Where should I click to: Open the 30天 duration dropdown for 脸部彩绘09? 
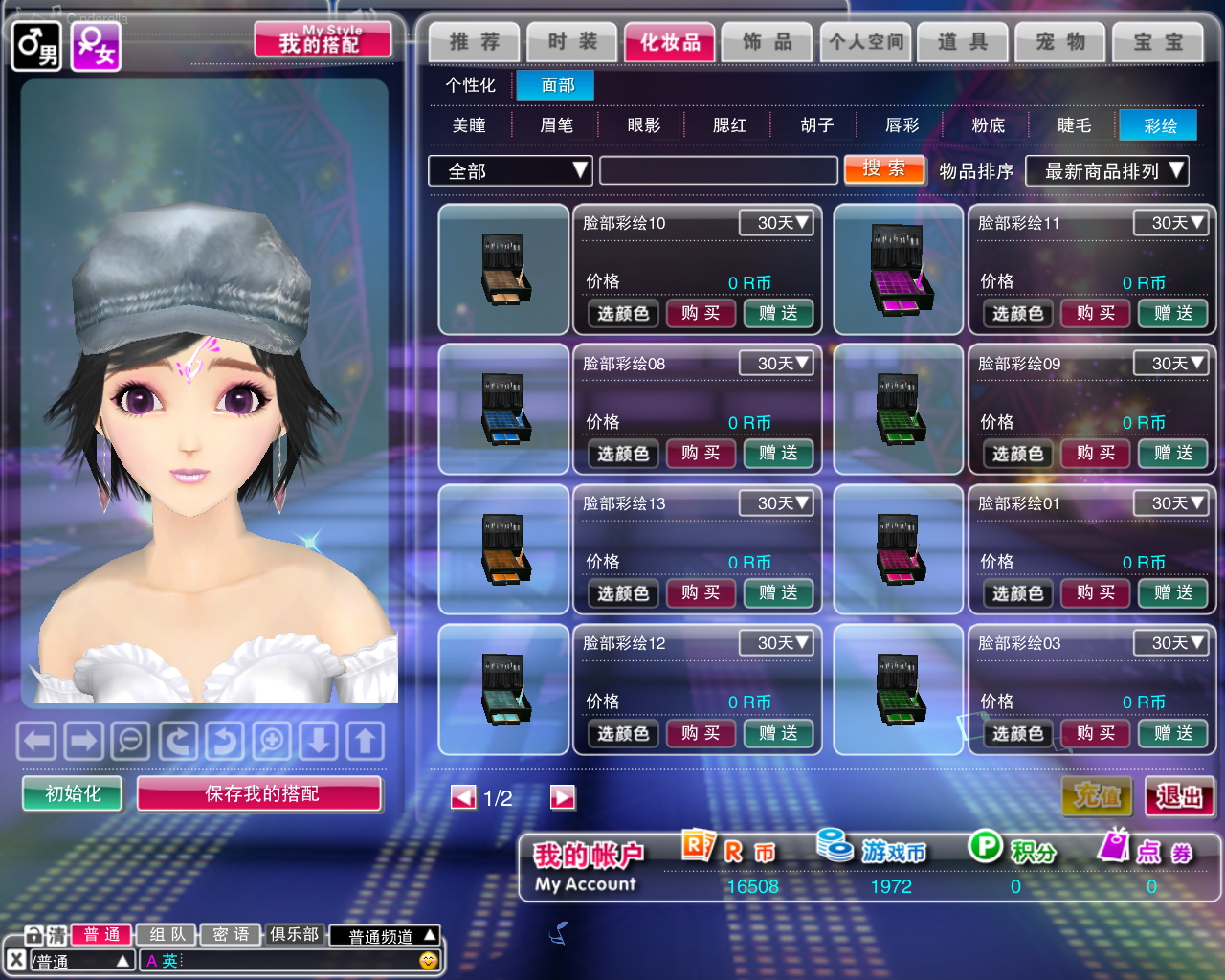(1169, 364)
